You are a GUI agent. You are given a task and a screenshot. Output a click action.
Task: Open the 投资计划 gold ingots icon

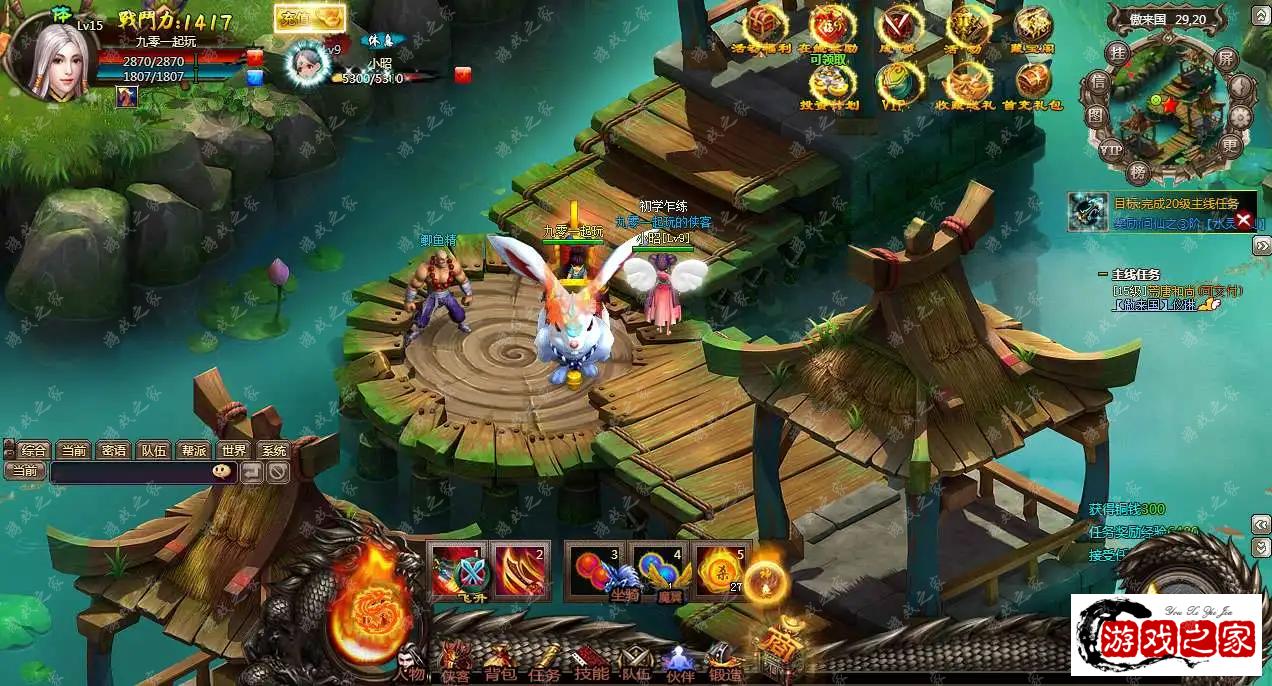(x=830, y=82)
